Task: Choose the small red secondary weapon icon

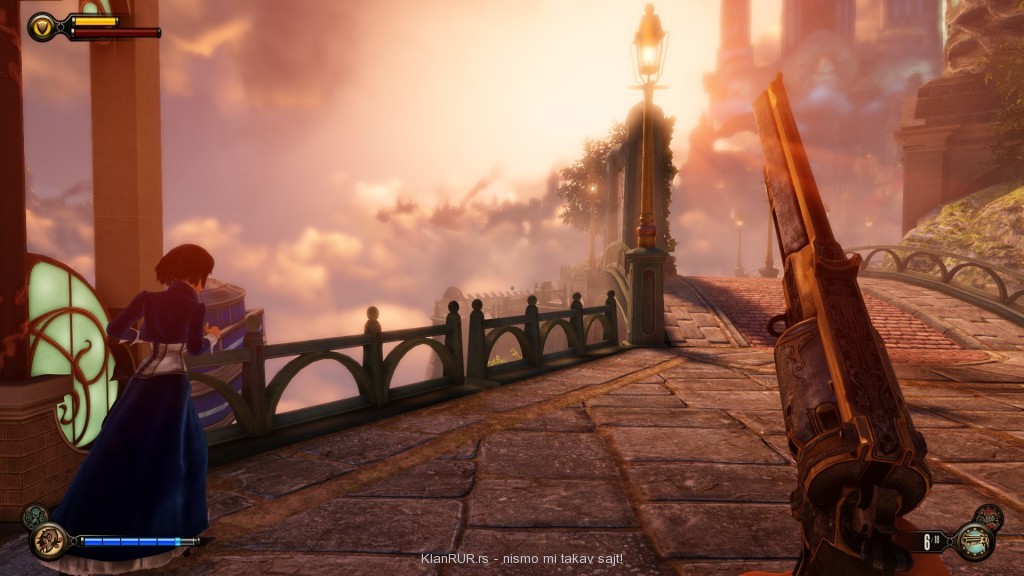Action: click(988, 517)
